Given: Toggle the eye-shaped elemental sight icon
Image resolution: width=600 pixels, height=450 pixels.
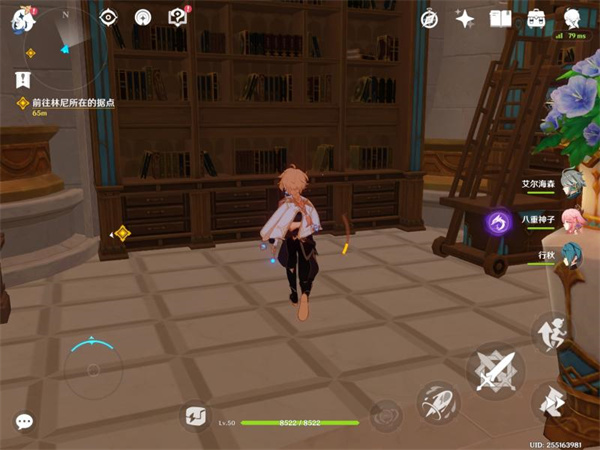Looking at the screenshot, I should pos(110,17).
